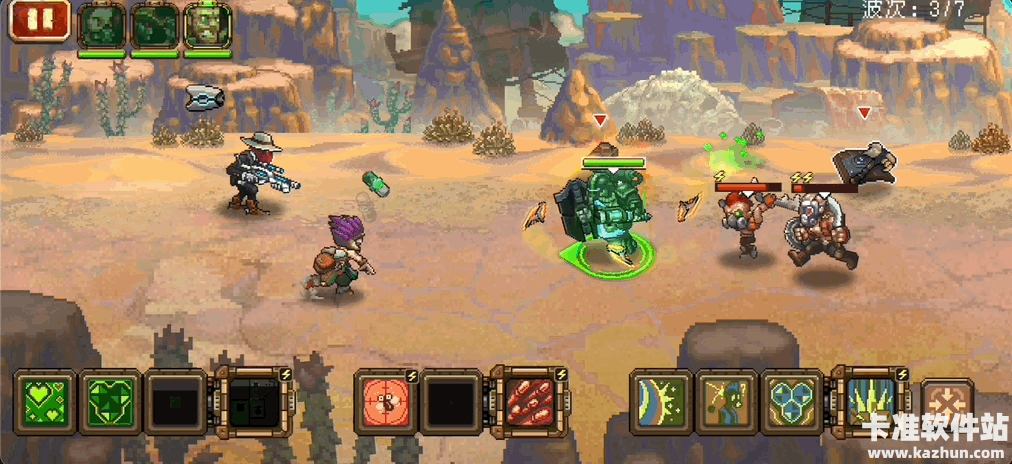Use the yellow lightning strike skill
1012x464 pixels.
(727, 401)
